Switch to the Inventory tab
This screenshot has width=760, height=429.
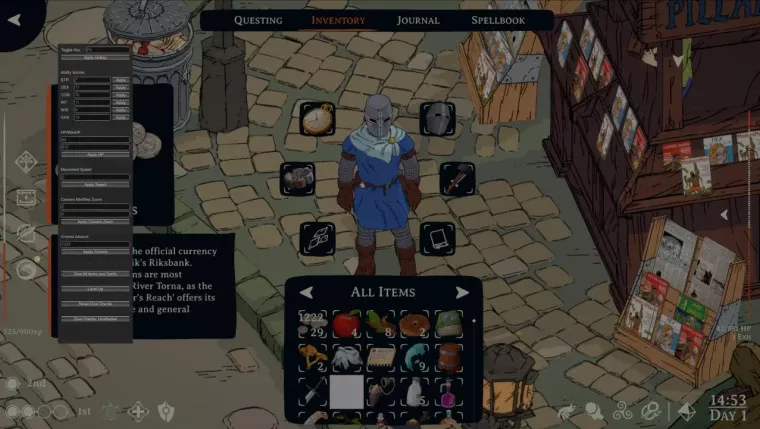[x=338, y=20]
